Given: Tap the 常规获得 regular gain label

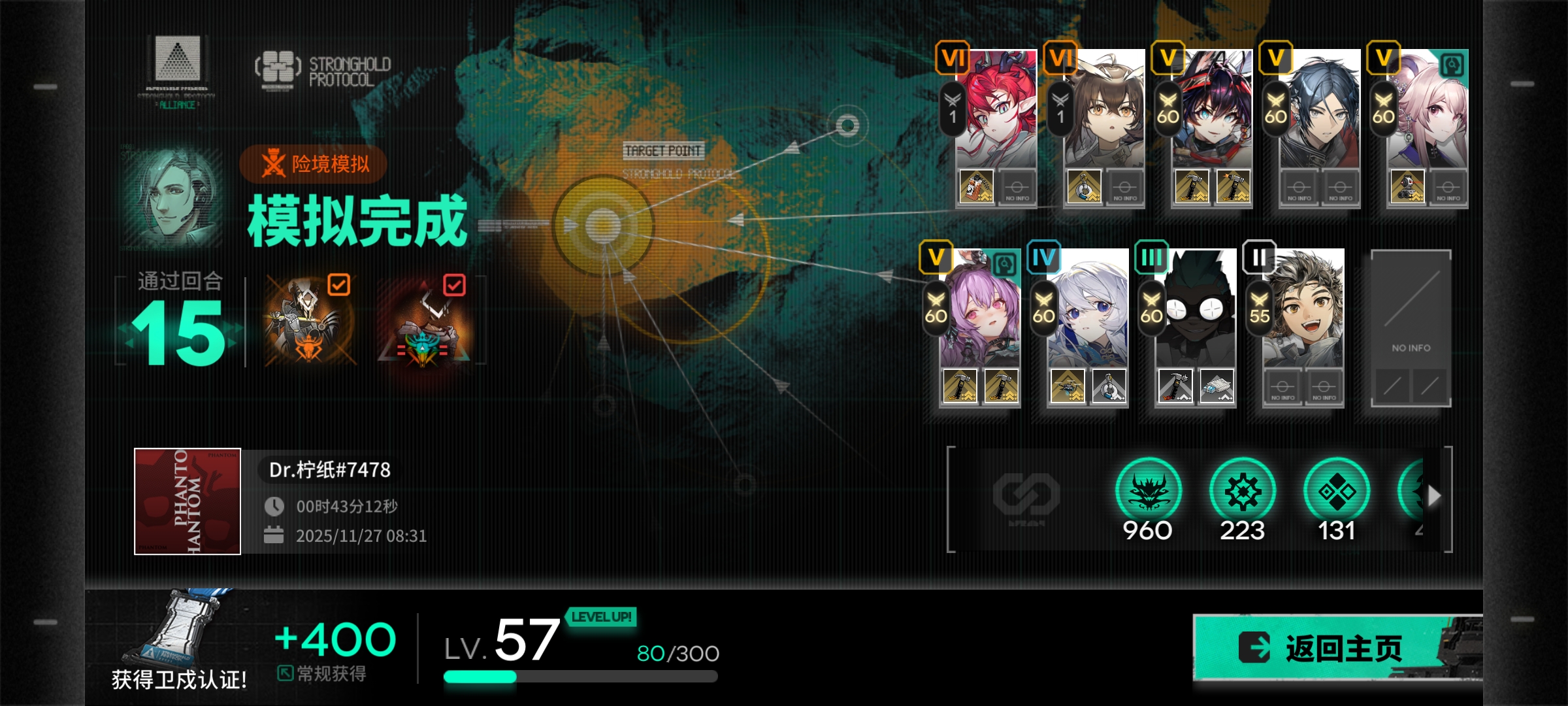Looking at the screenshot, I should pyautogui.click(x=323, y=673).
